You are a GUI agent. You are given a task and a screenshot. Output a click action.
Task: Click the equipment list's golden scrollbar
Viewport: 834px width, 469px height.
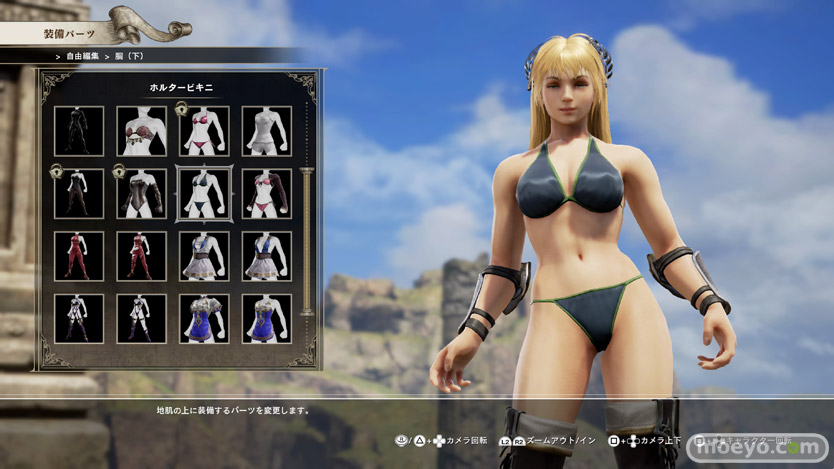tap(307, 240)
